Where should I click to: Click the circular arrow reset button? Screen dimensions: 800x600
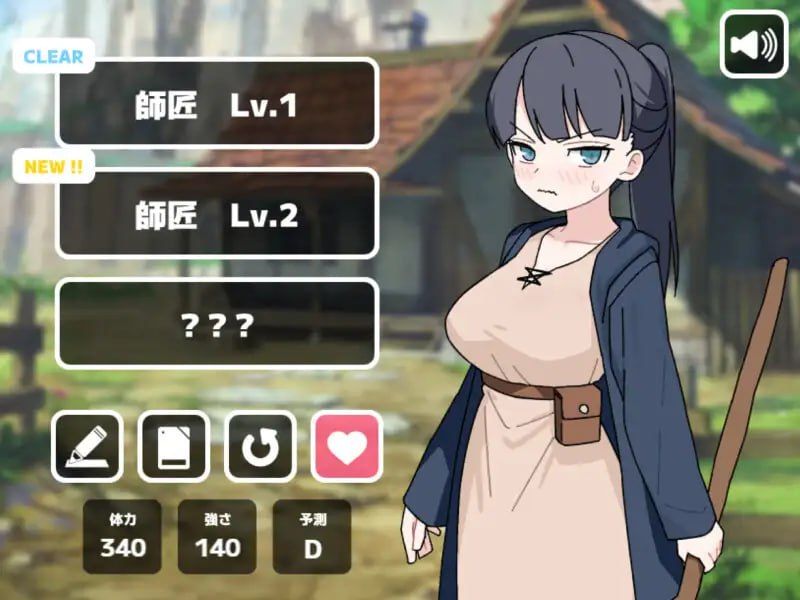click(x=261, y=446)
